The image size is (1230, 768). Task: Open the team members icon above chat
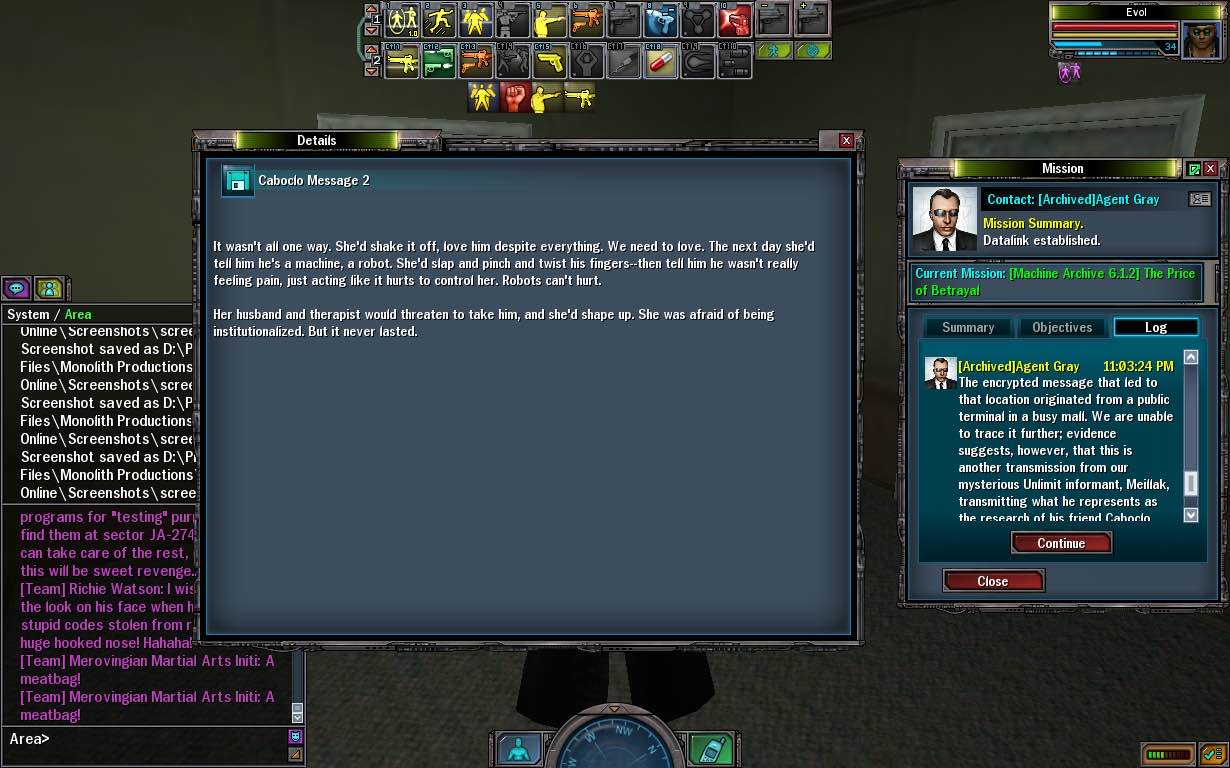(48, 289)
